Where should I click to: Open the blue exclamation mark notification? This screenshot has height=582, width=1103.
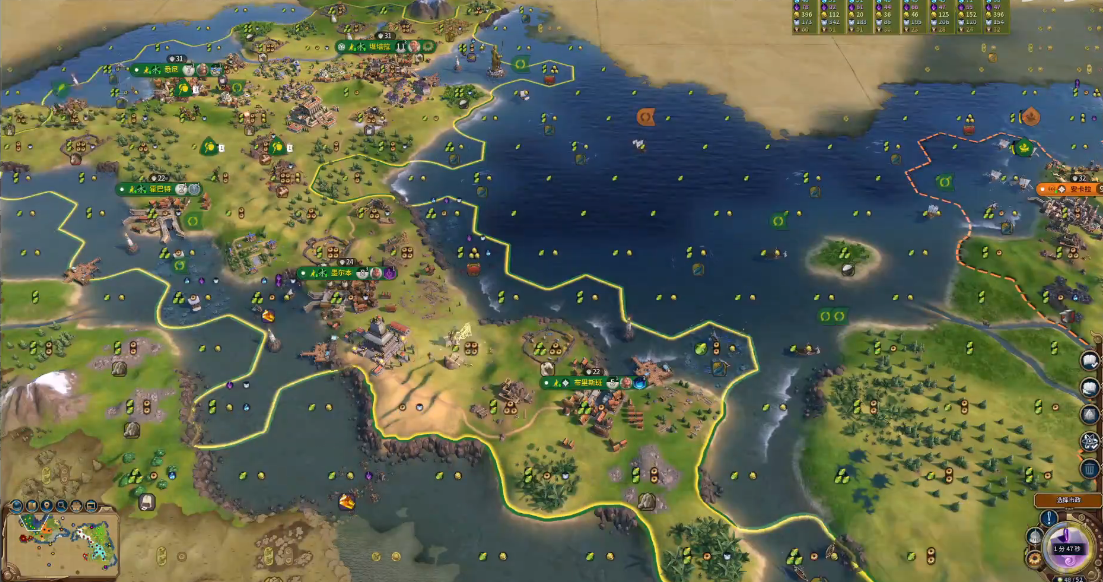[x=1050, y=518]
